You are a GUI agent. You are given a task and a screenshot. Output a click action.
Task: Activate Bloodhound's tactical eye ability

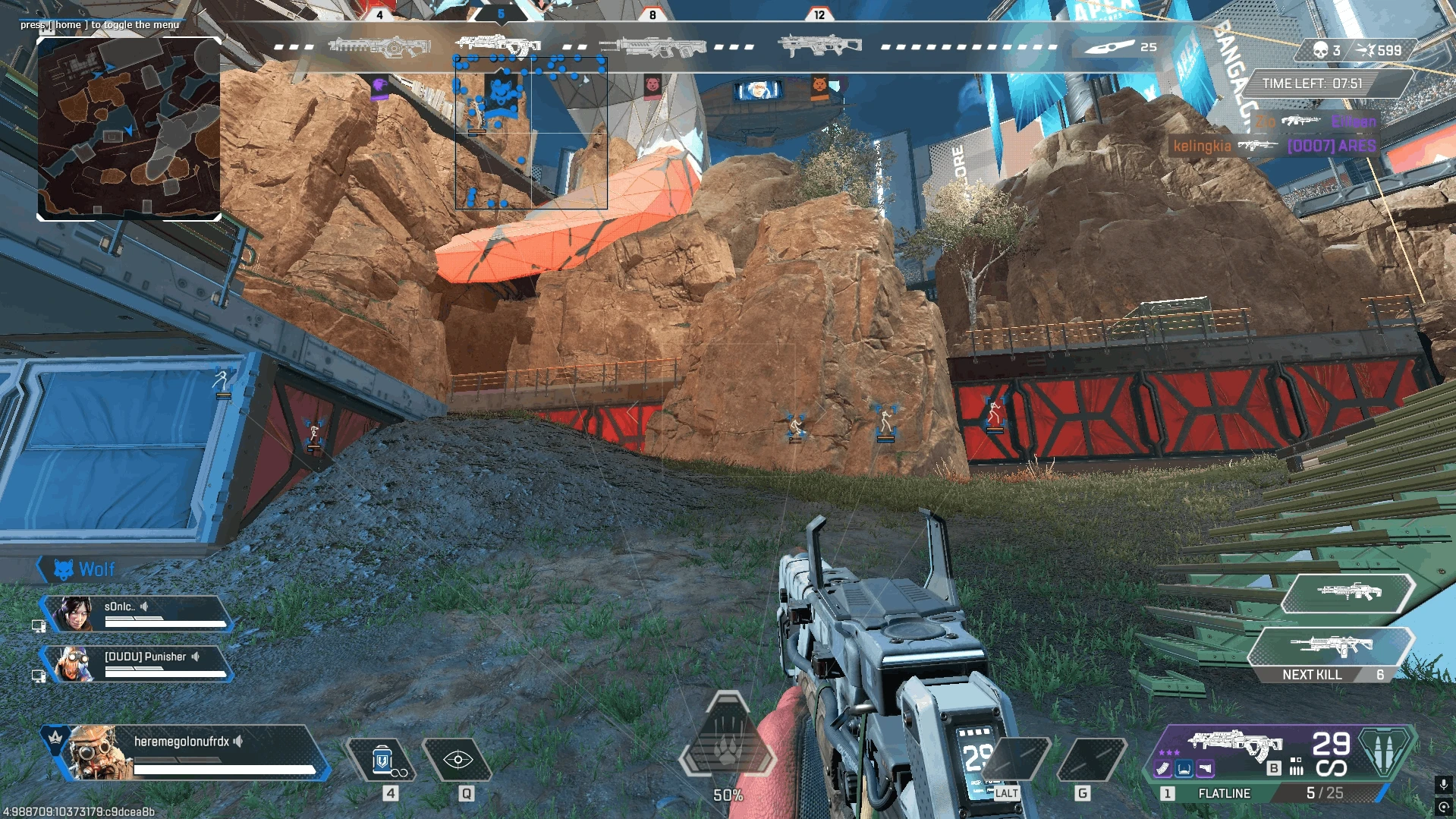coord(458,760)
